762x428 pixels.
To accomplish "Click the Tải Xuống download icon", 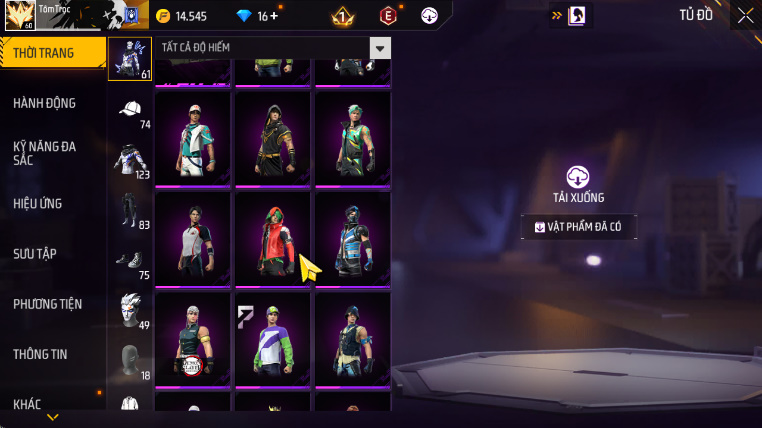I will tap(578, 177).
